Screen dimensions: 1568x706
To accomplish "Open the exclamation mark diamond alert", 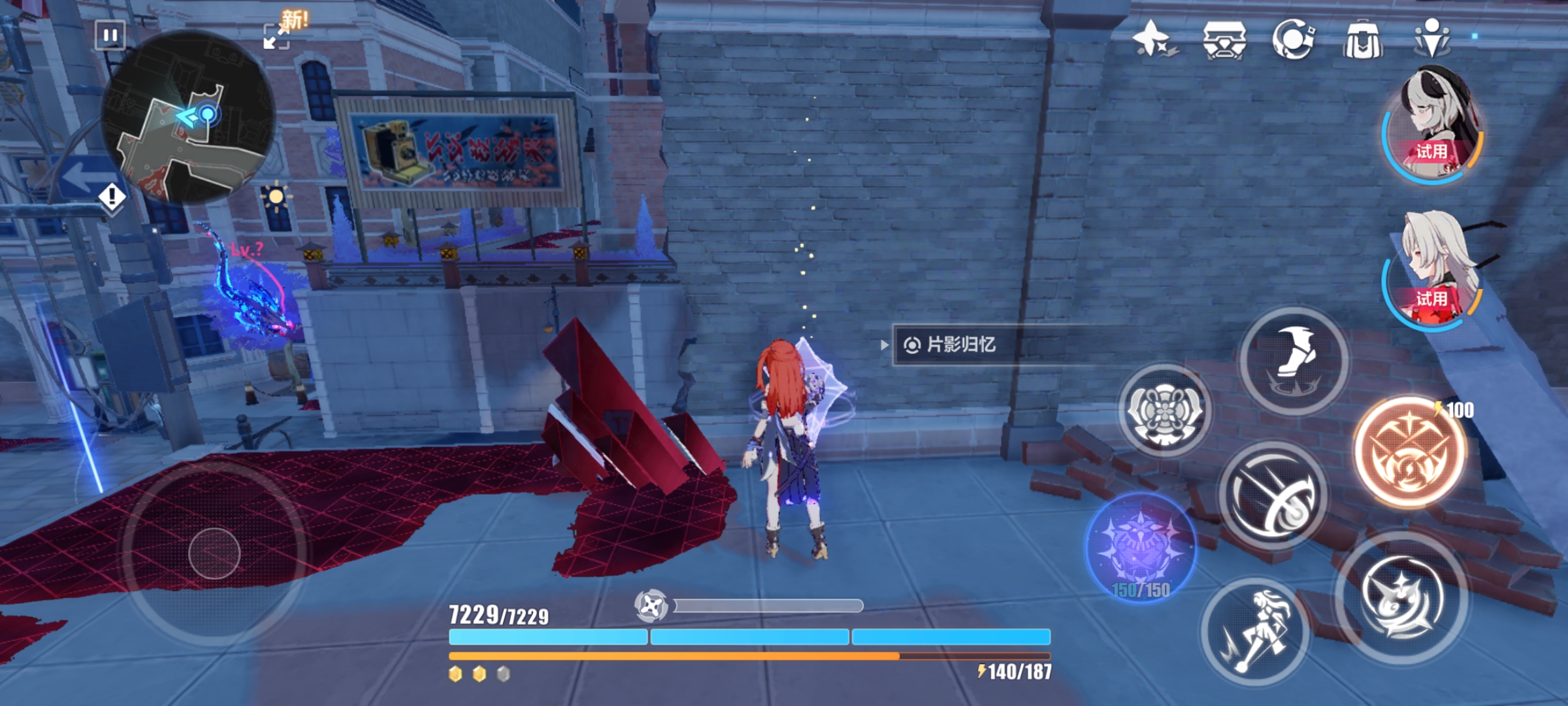I will click(x=112, y=196).
